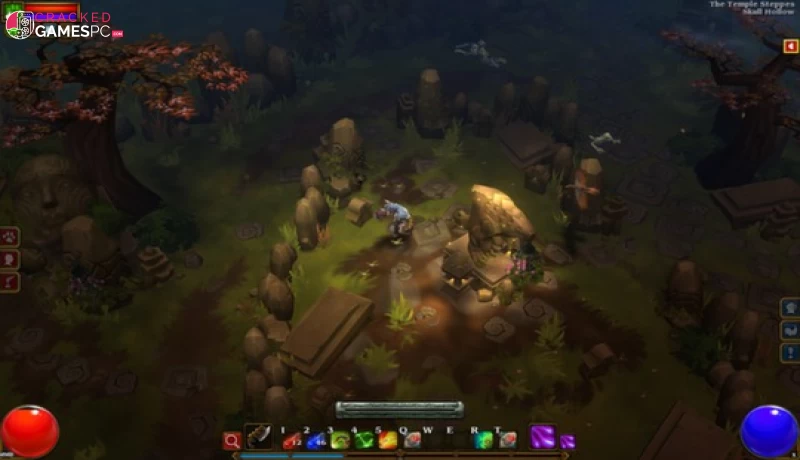
Task: Open the pet panel with the paw button
Action: 10,237
